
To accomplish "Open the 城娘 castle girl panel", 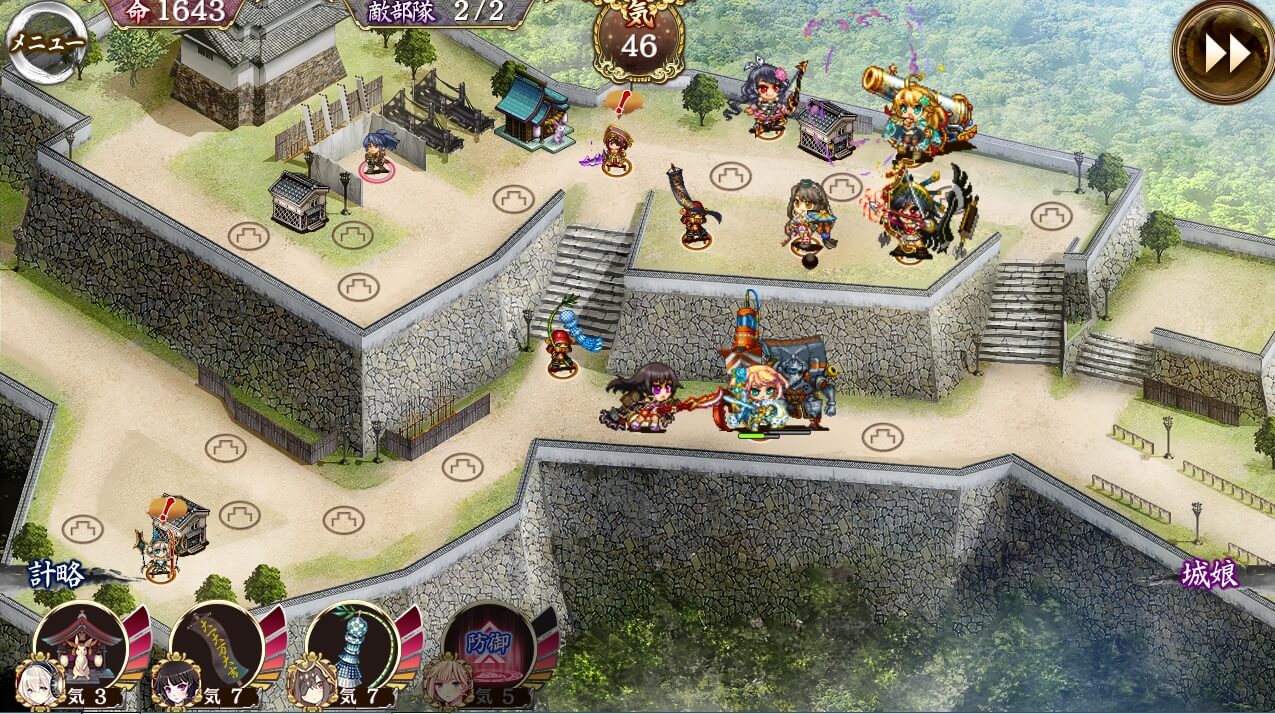I will point(1210,576).
